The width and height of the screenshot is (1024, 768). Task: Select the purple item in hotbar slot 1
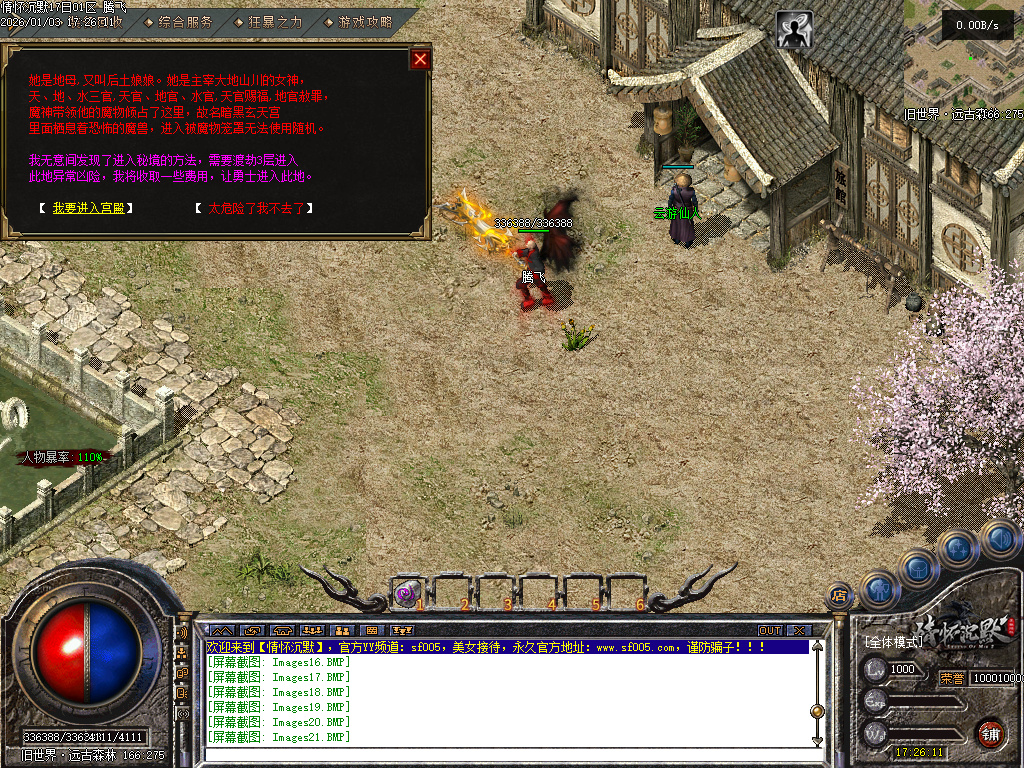405,593
